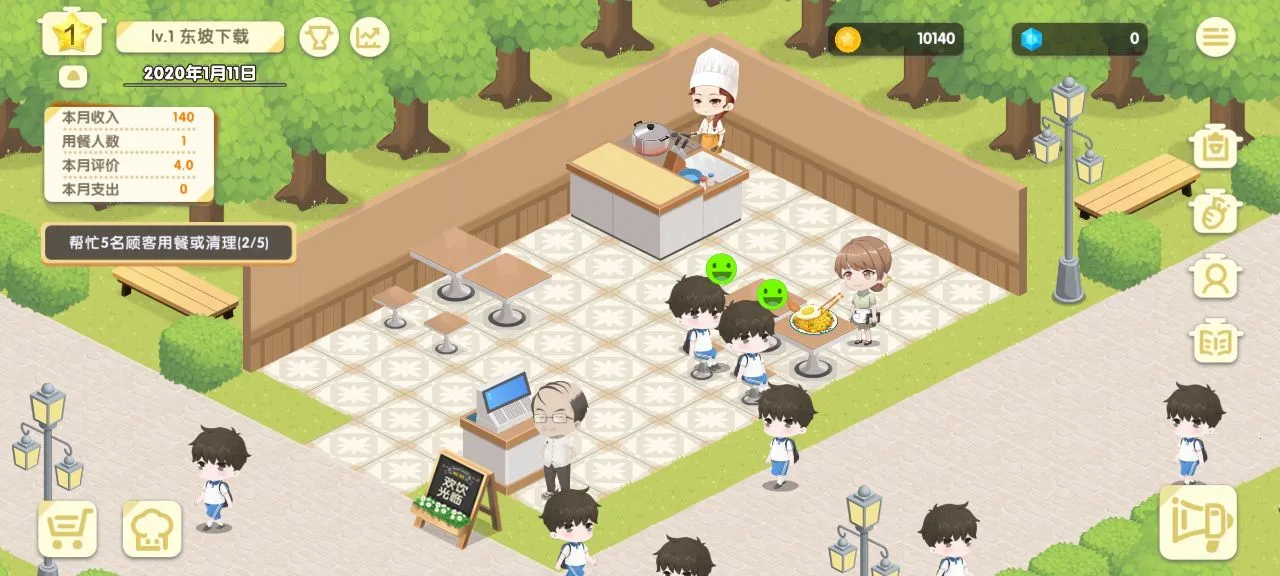The width and height of the screenshot is (1280, 576).
Task: Tap the lv.1 东坡下载 name banner
Action: tap(200, 38)
